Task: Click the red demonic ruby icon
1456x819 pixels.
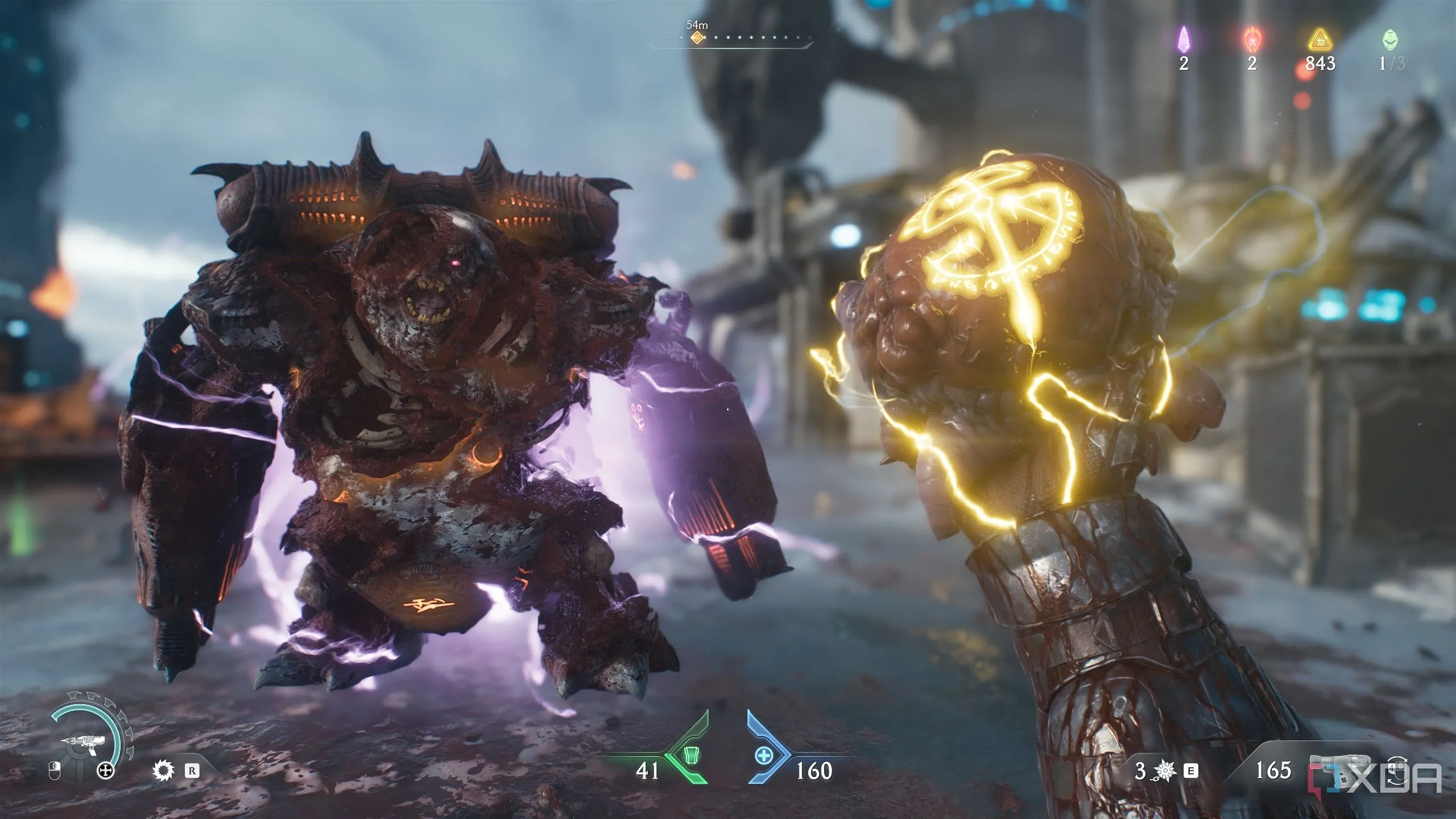Action: pos(1251,39)
